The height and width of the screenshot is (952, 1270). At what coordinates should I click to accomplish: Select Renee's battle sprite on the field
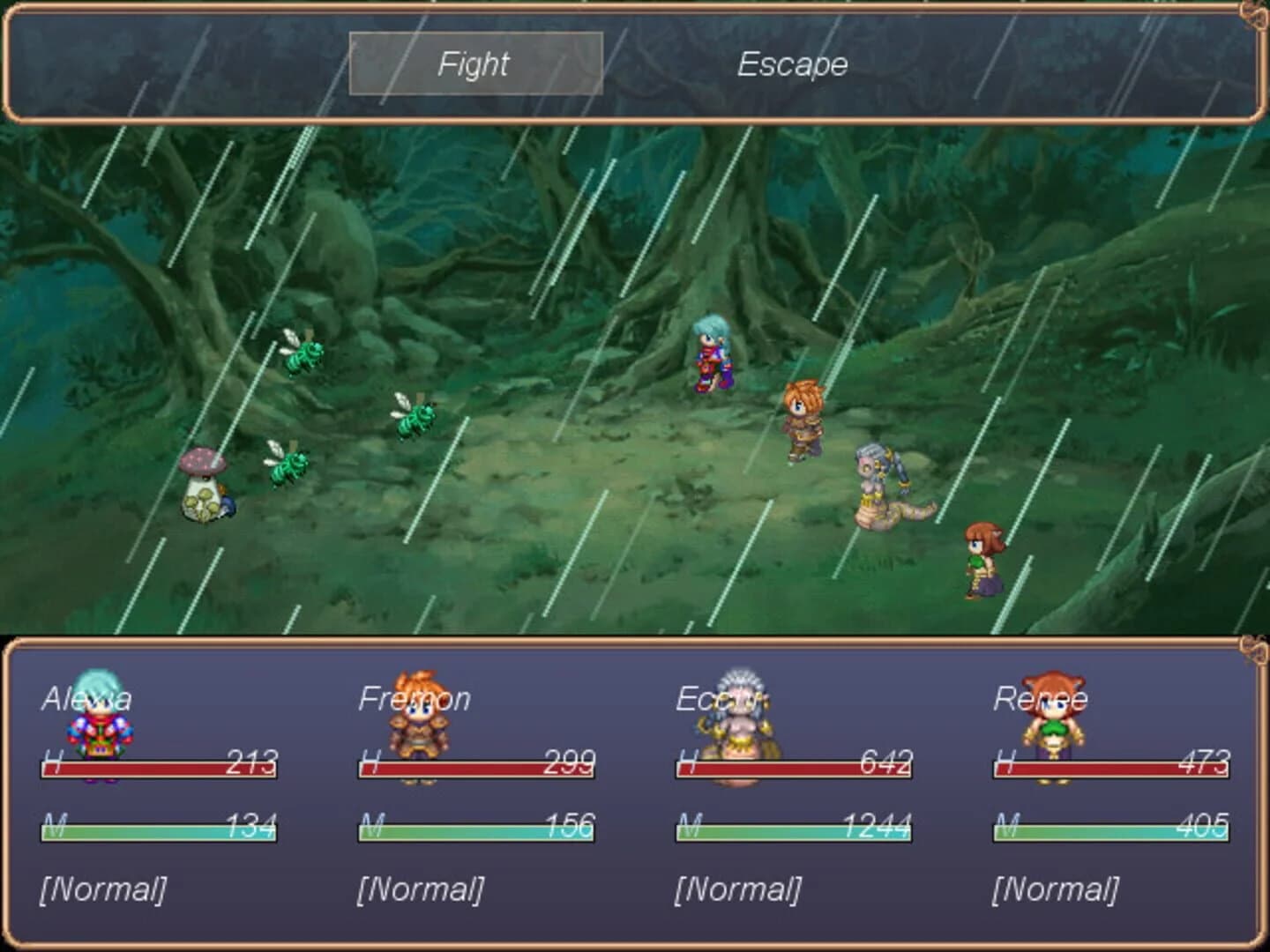tap(983, 560)
